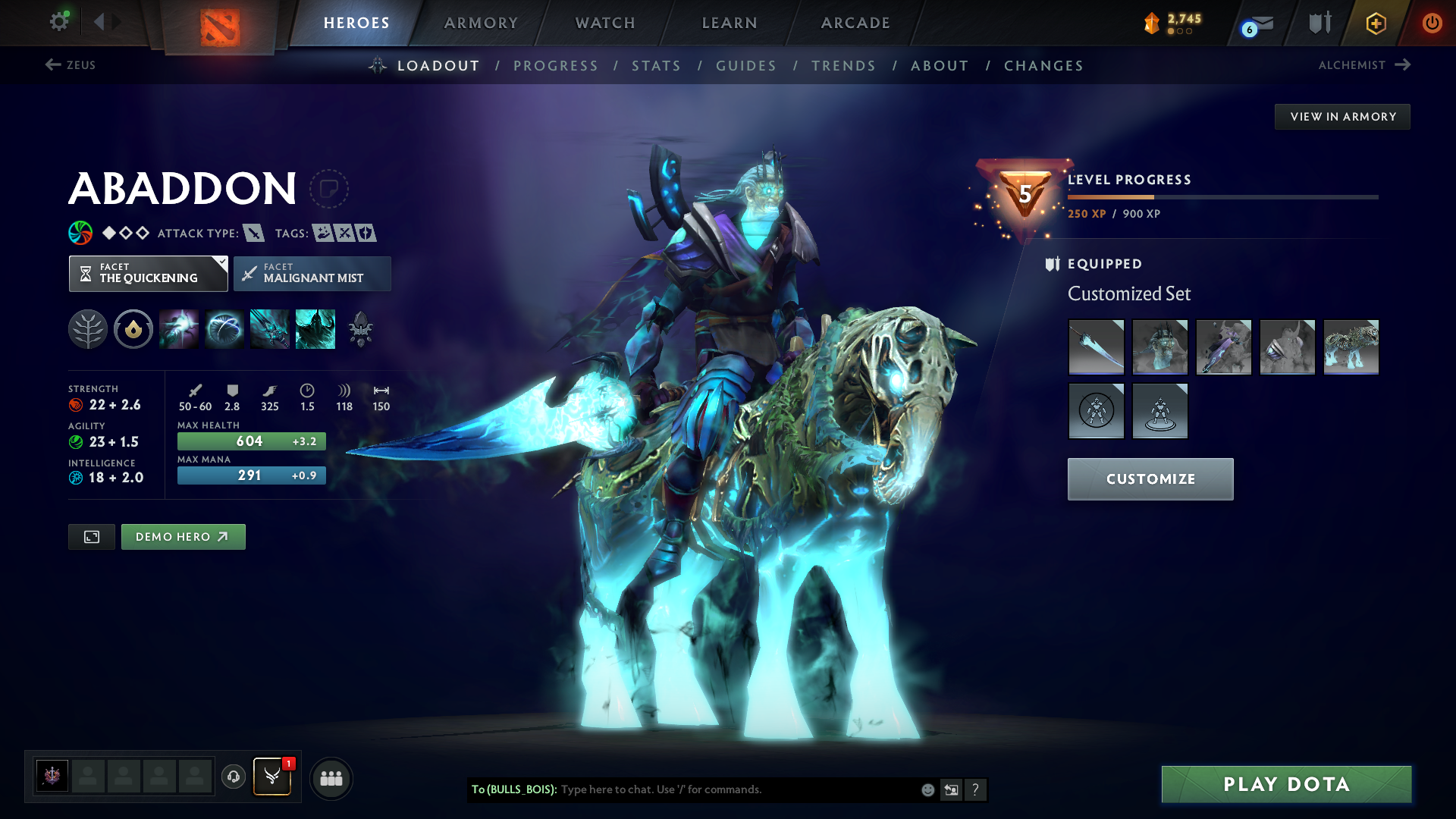1456x819 pixels.
Task: Focus the chat input field
Action: point(736,789)
